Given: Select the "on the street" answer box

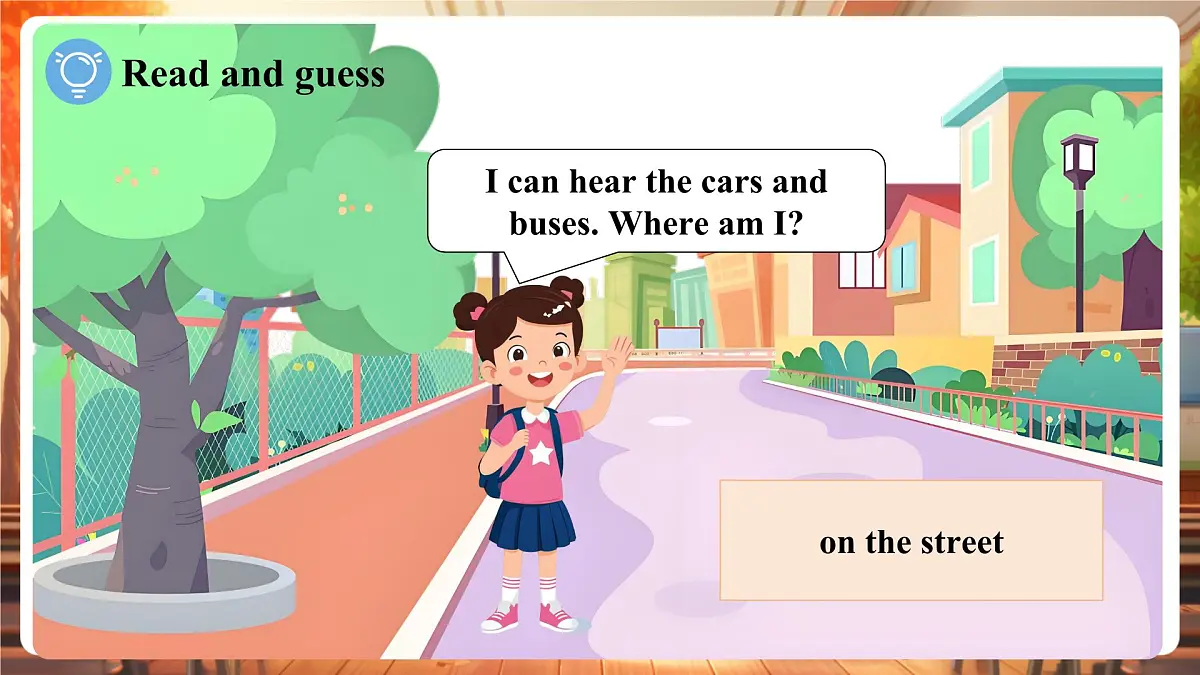Looking at the screenshot, I should coord(911,541).
